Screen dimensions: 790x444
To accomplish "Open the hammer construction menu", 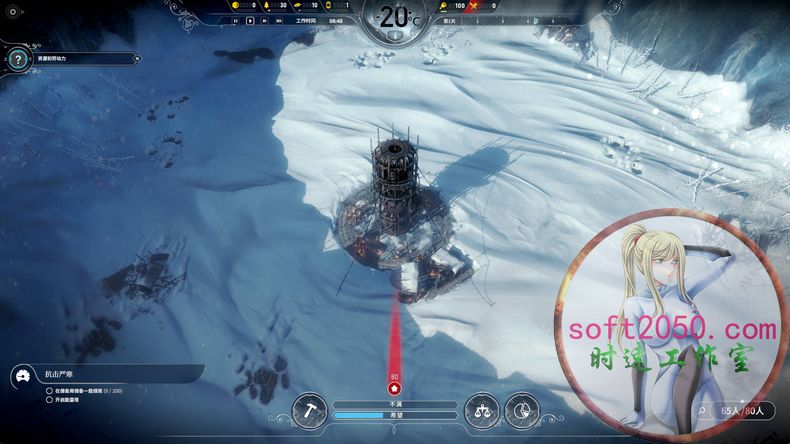I will (x=310, y=408).
